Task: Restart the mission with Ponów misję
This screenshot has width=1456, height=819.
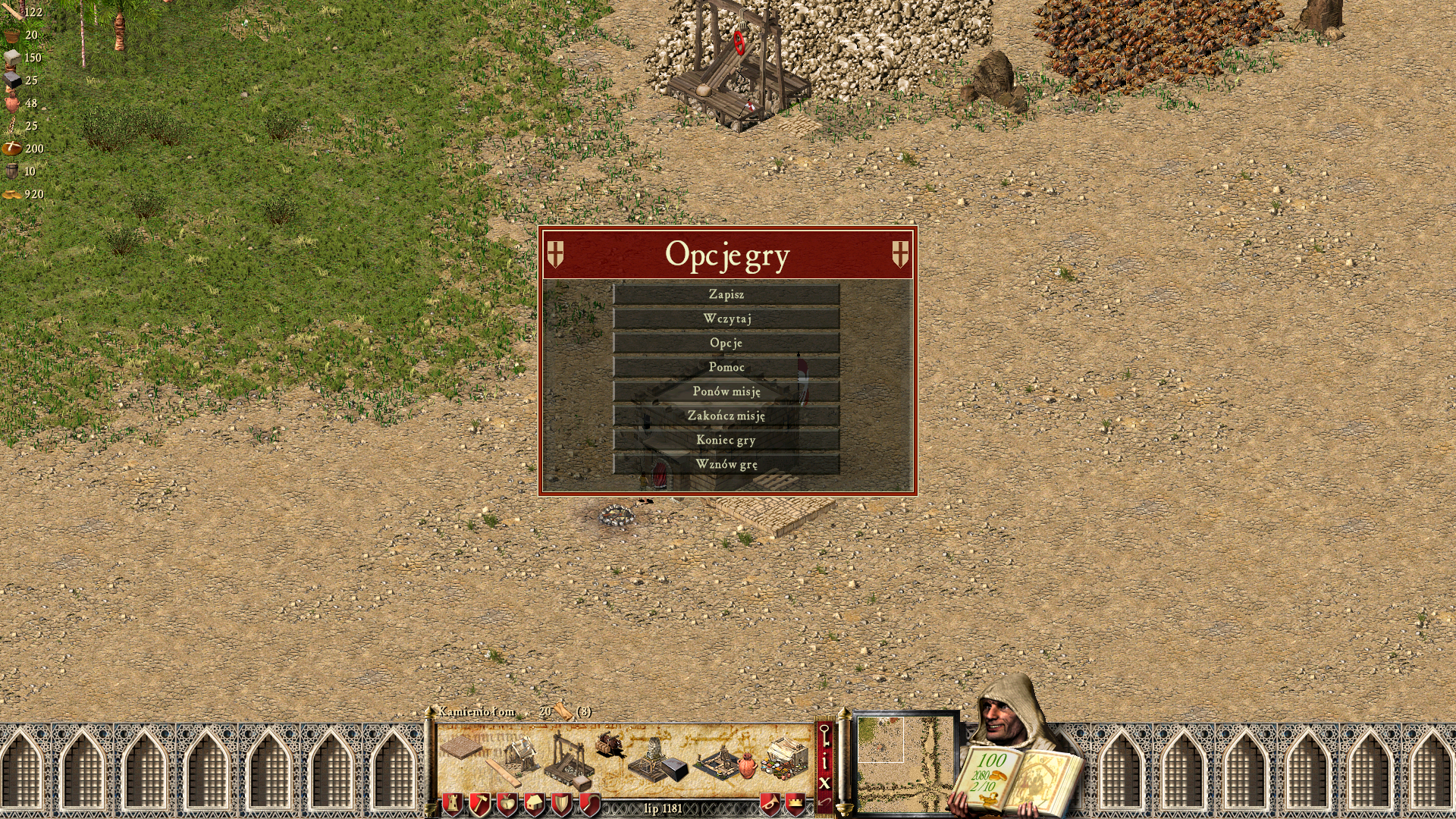Action: tap(726, 391)
